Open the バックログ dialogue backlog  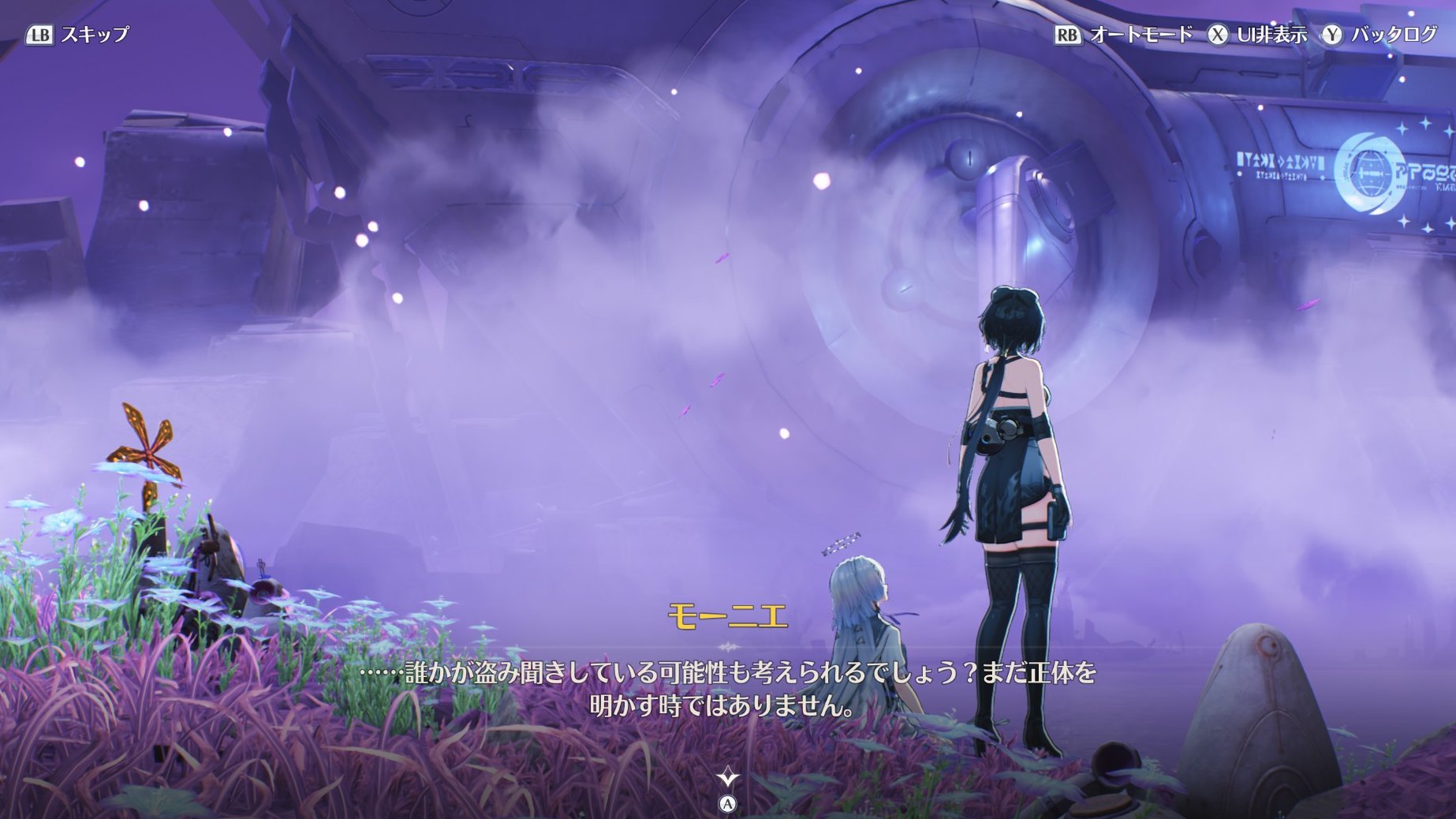point(1380,35)
